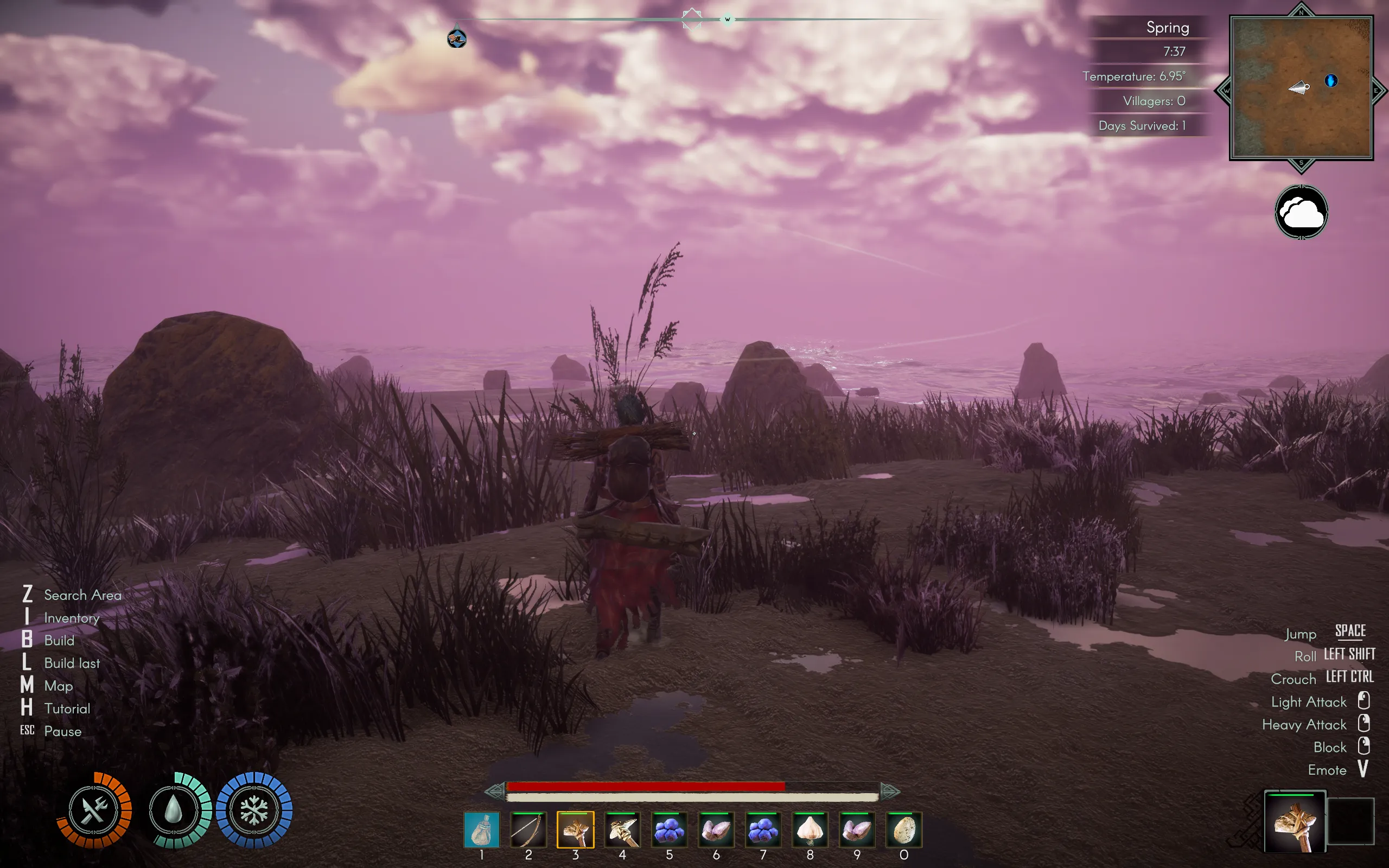Viewport: 1389px width, 868px height.
Task: Select the blueberries in hotbar slot 7
Action: [x=763, y=829]
